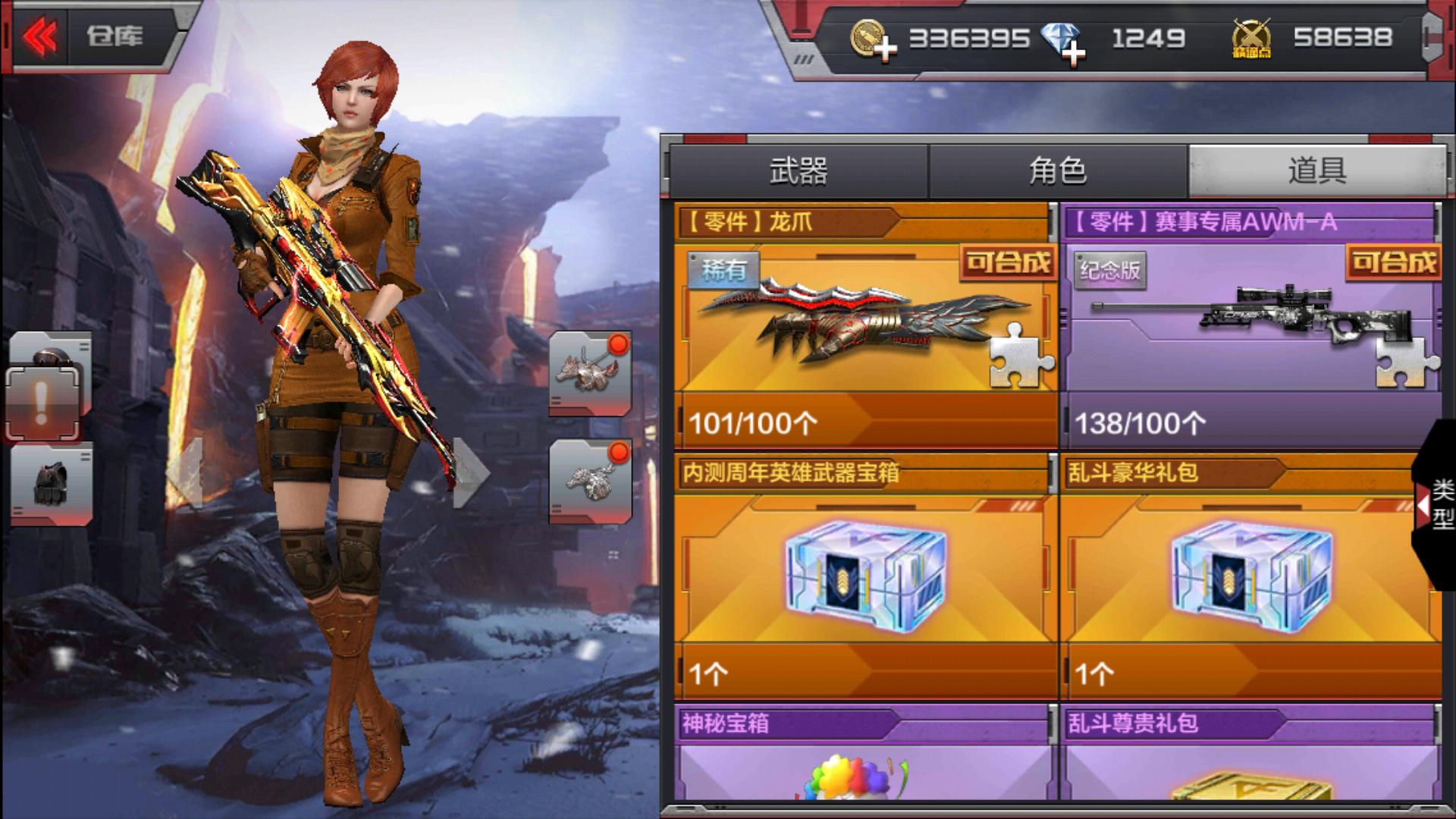Image resolution: width=1456 pixels, height=819 pixels.
Task: Expand the 类型 filter side tab
Action: coord(1436,504)
